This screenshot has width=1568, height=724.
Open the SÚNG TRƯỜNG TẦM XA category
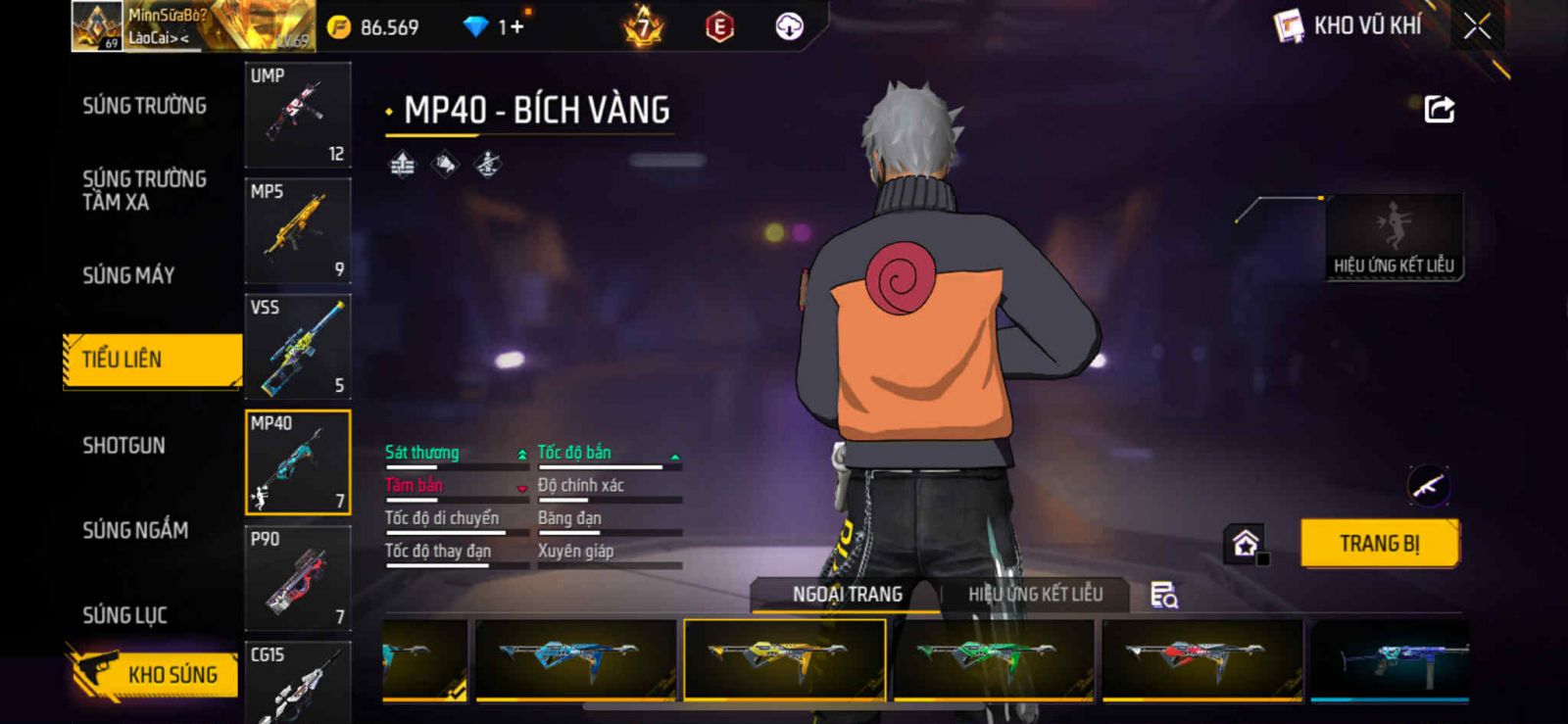[x=144, y=190]
